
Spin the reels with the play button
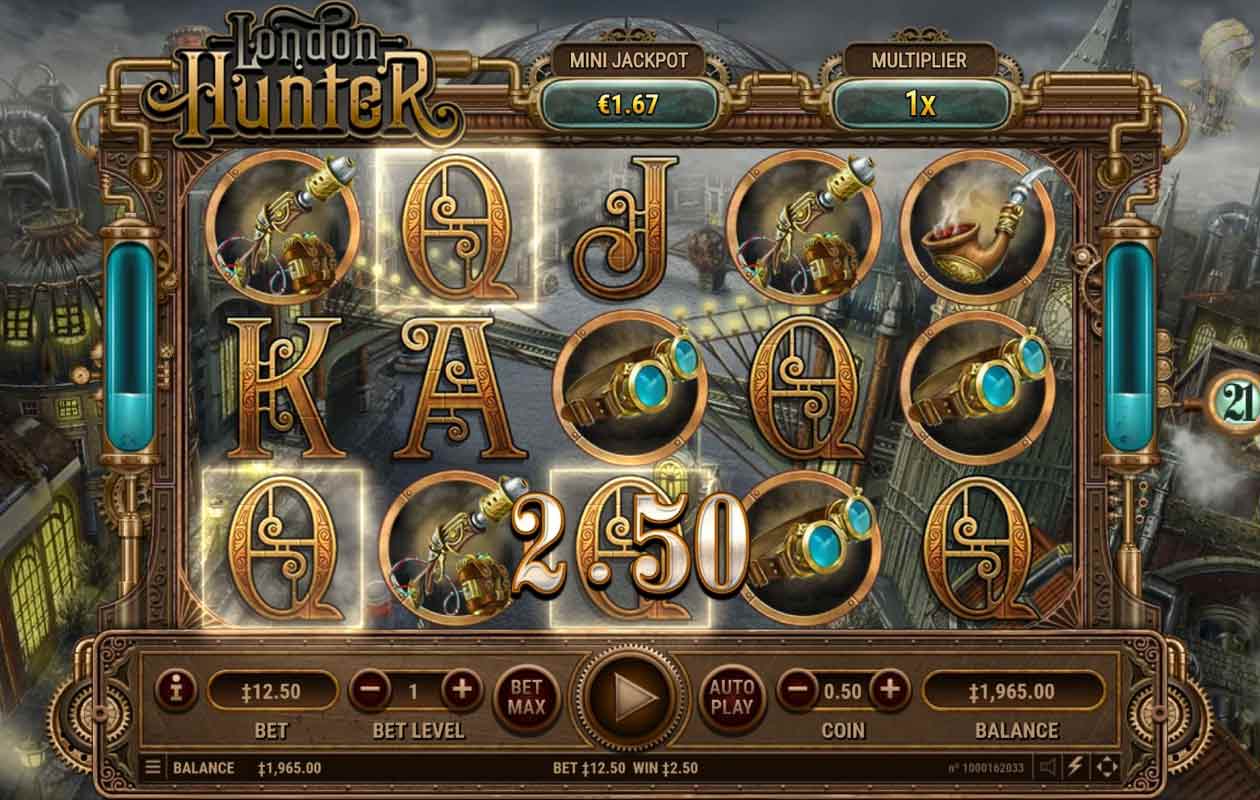627,693
